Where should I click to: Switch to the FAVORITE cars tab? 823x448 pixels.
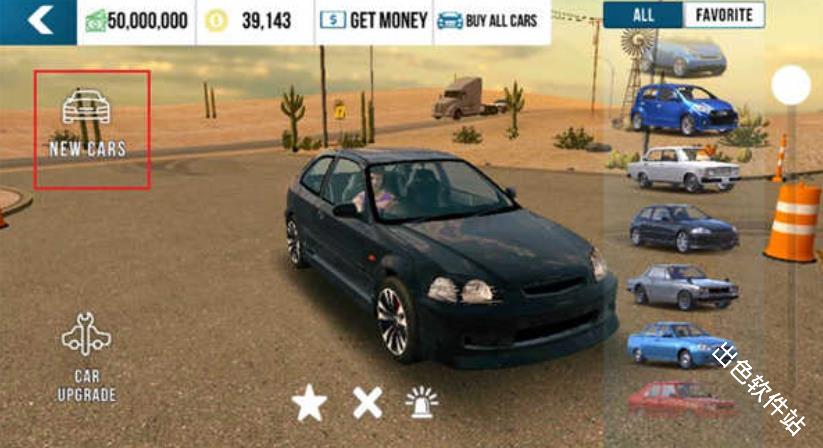[x=723, y=15]
